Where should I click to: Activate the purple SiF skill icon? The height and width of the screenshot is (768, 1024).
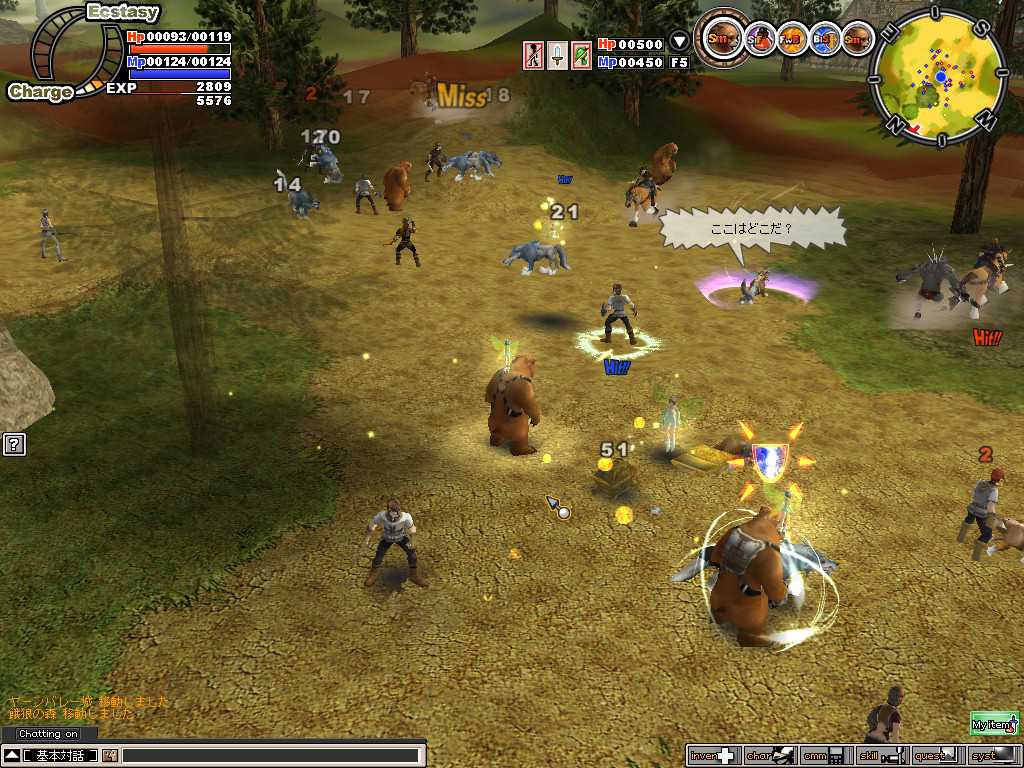[761, 39]
